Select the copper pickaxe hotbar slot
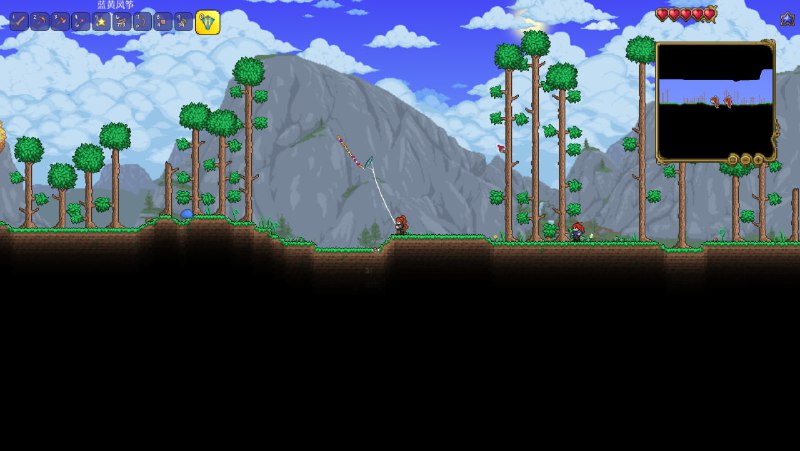 pyautogui.click(x=40, y=21)
